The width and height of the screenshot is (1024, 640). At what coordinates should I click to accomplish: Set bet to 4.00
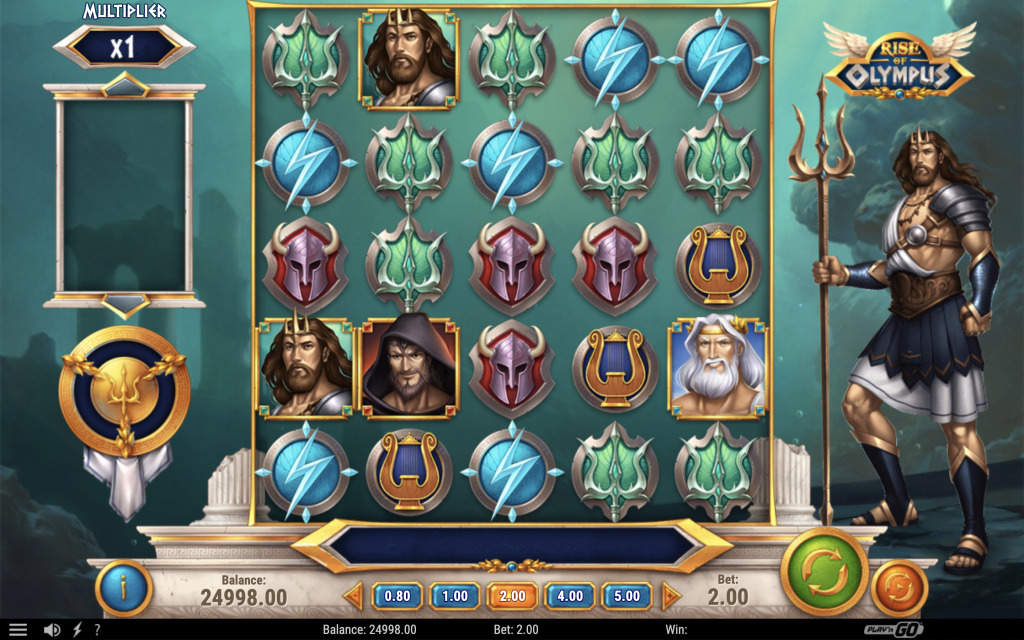tap(570, 596)
